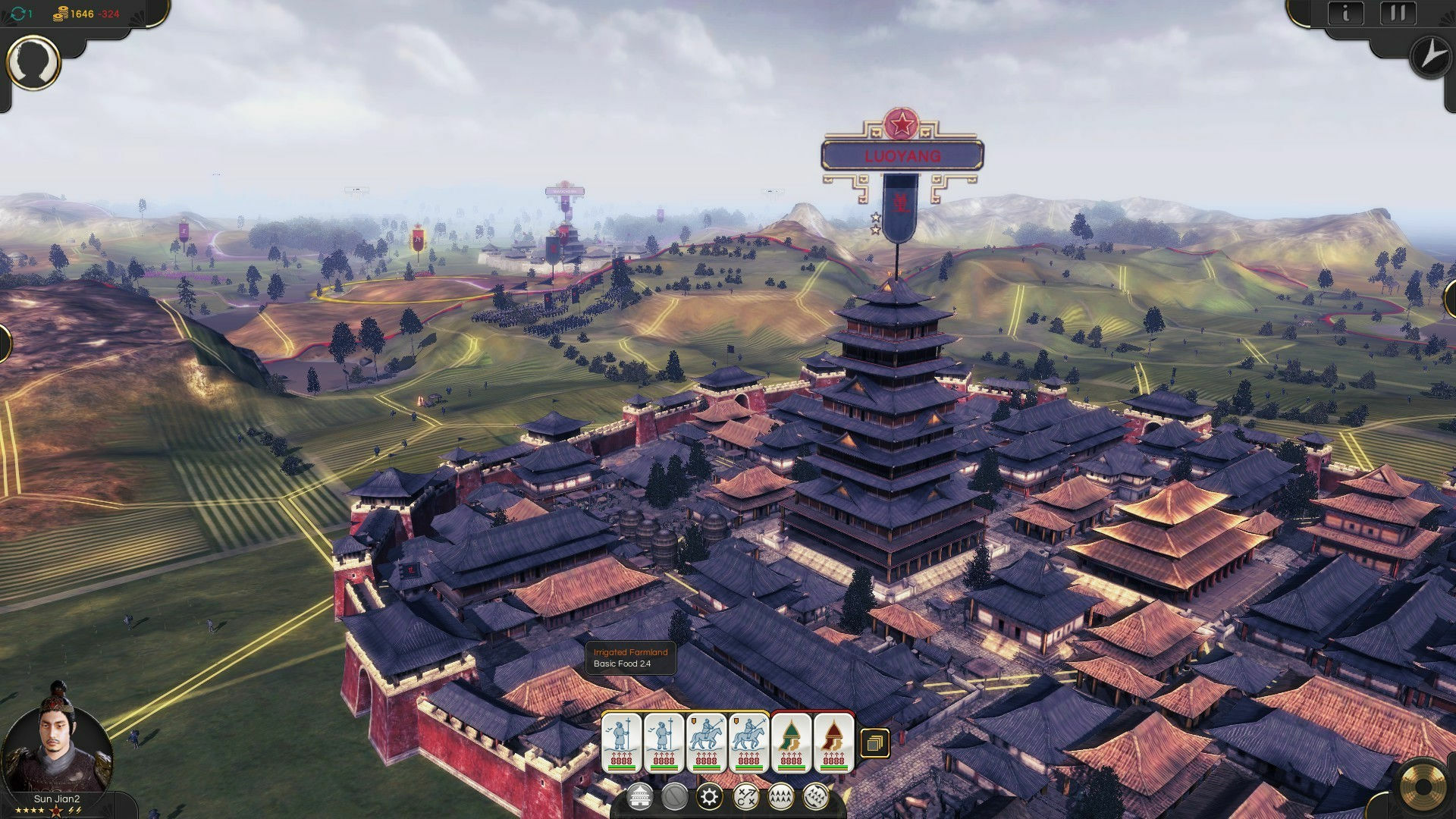Open the faction crest above the Luoyang banner
Viewport: 1456px width, 819px height.
pos(901,121)
